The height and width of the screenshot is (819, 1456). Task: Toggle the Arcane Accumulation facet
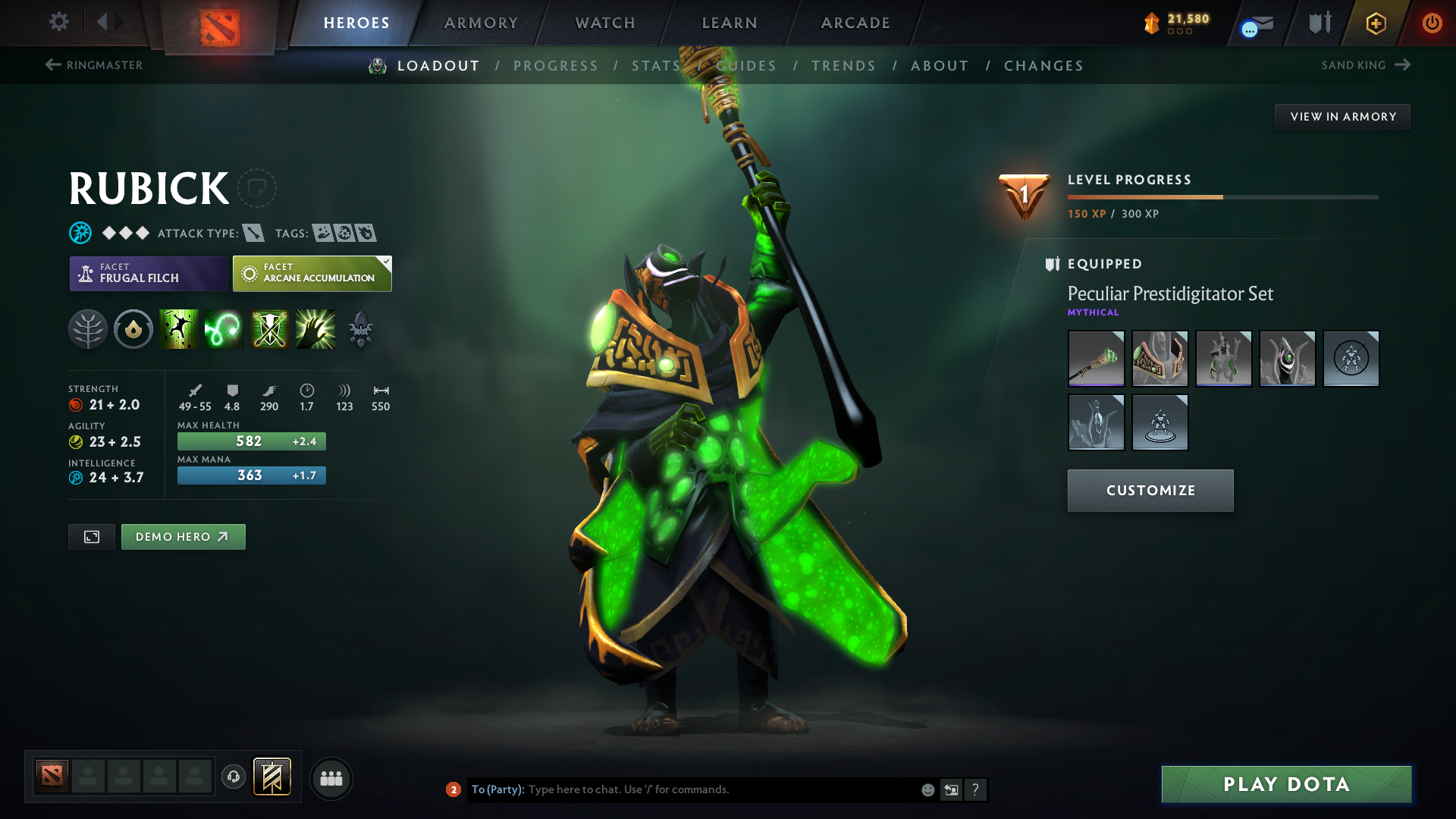(312, 274)
